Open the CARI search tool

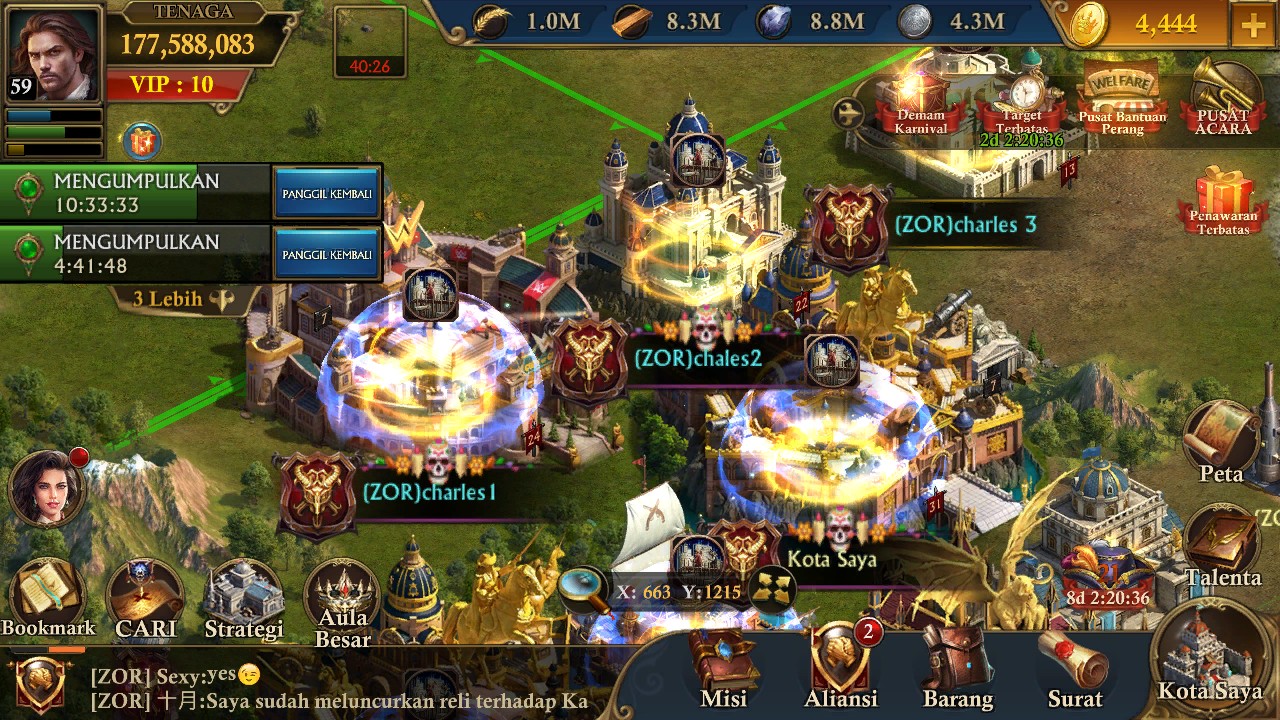pos(145,600)
